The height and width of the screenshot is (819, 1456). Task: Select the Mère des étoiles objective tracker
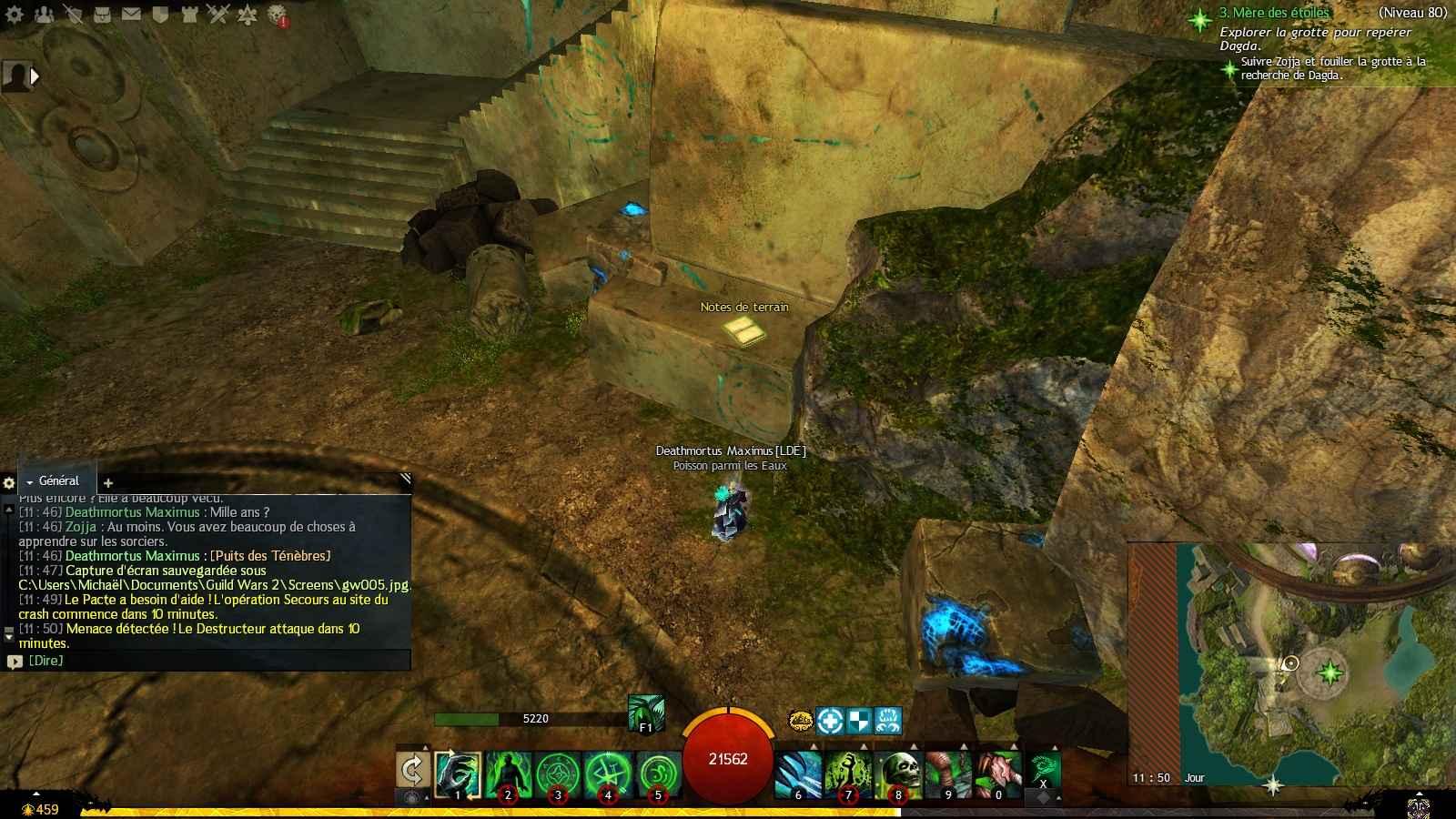pos(1274,14)
